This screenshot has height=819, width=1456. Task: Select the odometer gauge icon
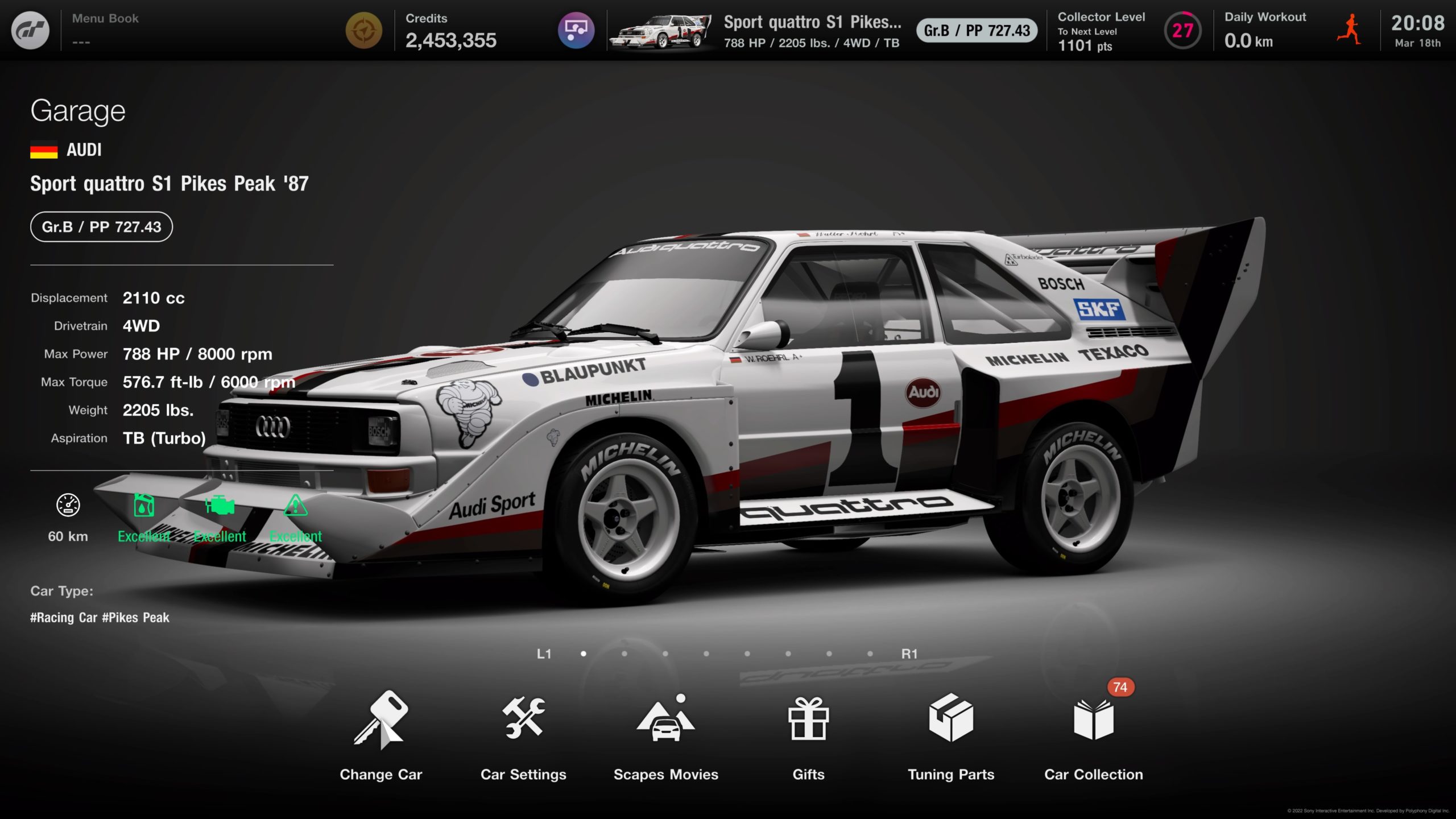pyautogui.click(x=68, y=506)
